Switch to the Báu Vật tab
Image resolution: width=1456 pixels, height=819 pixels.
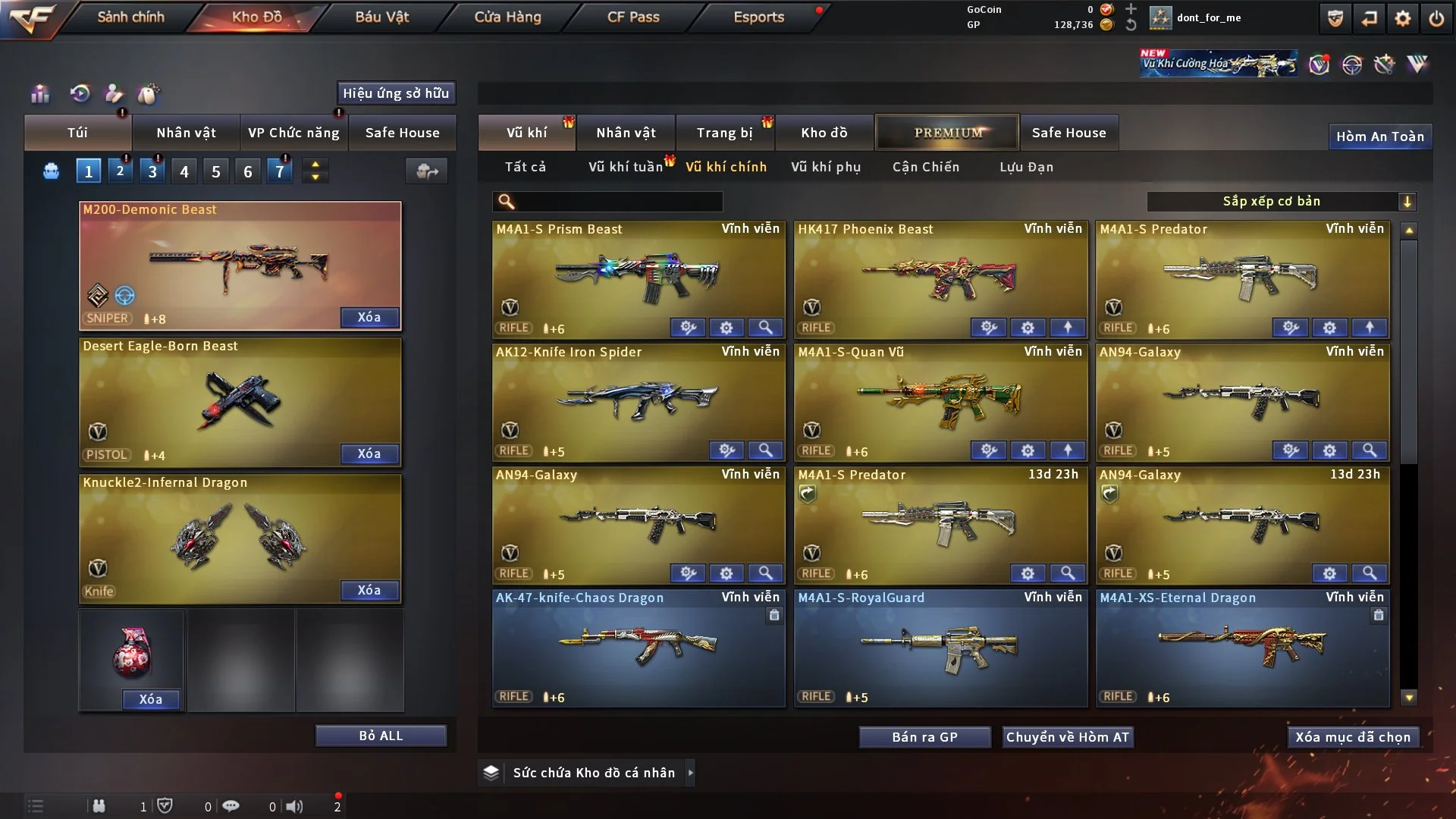(381, 17)
